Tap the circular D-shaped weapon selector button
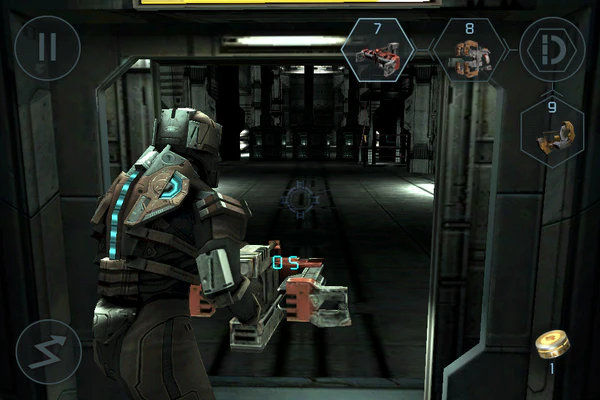 coord(553,49)
